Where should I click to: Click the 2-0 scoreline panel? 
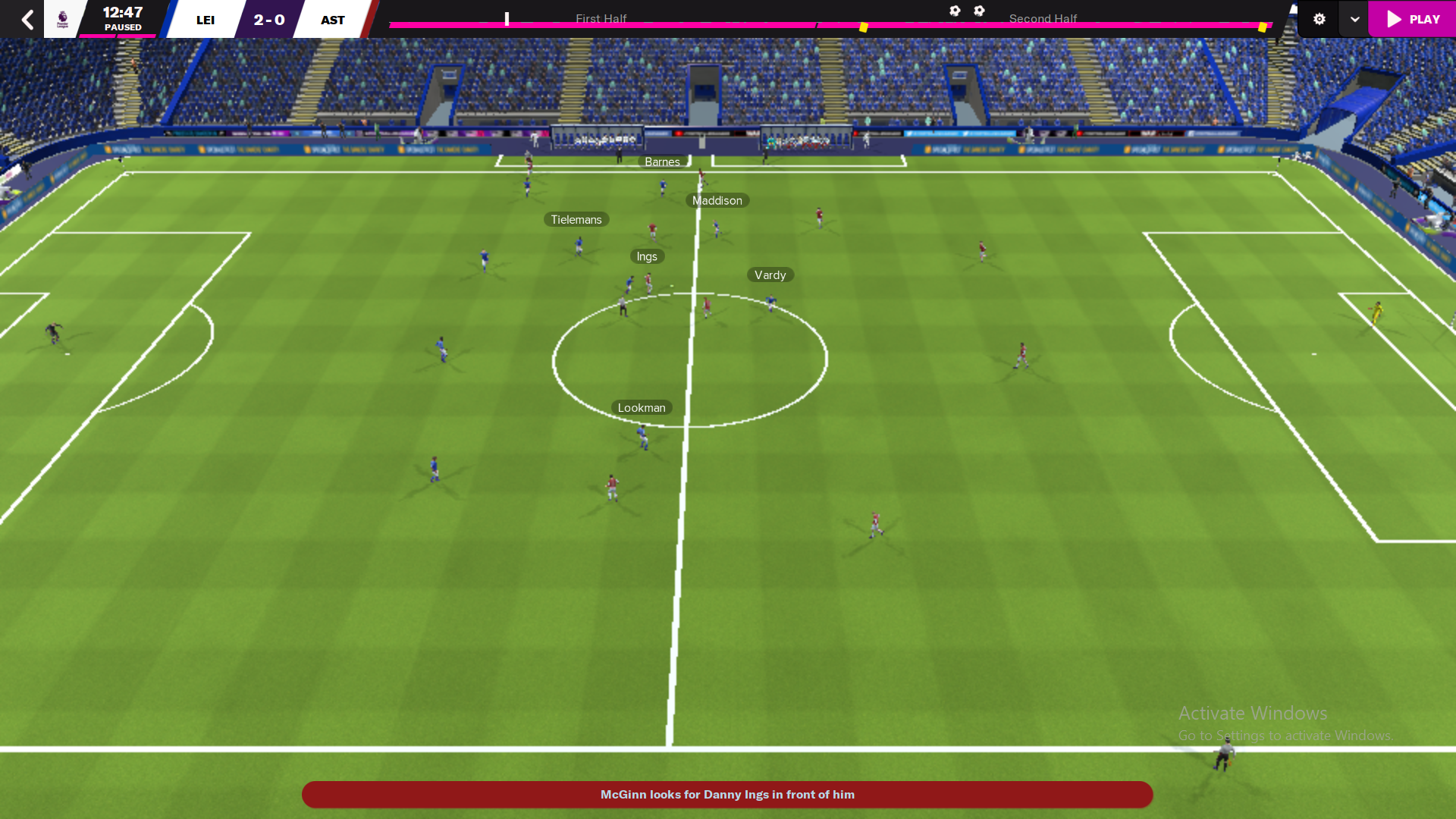click(x=268, y=20)
